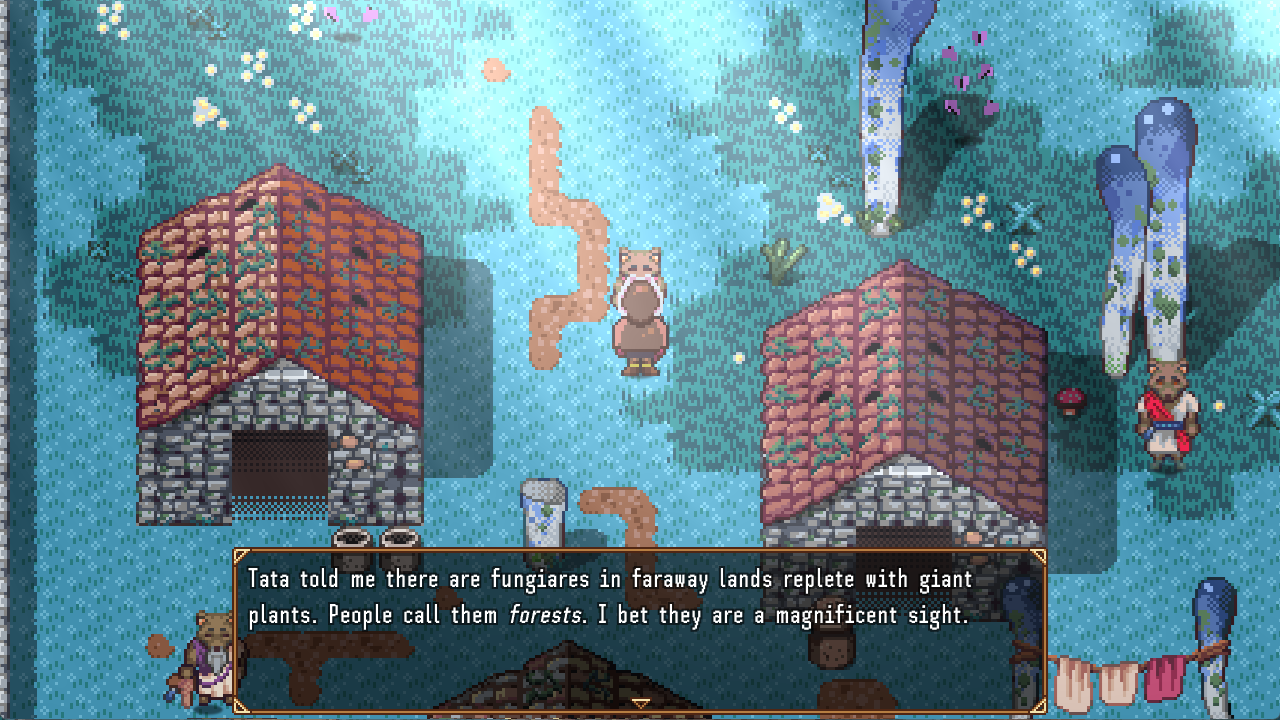Select the cat villager wearing the apron

coord(640,310)
